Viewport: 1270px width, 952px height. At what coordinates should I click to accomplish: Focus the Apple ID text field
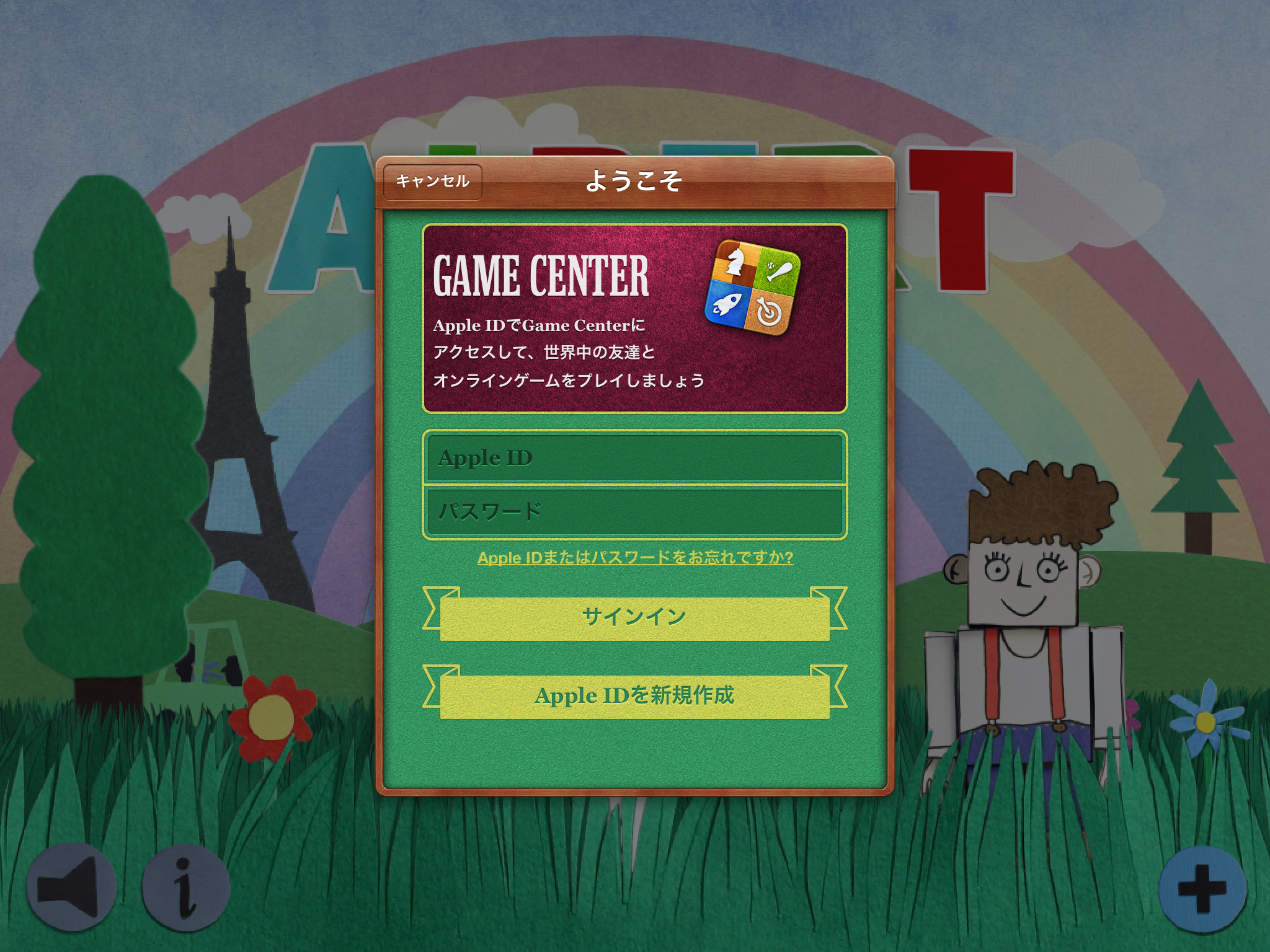point(634,458)
